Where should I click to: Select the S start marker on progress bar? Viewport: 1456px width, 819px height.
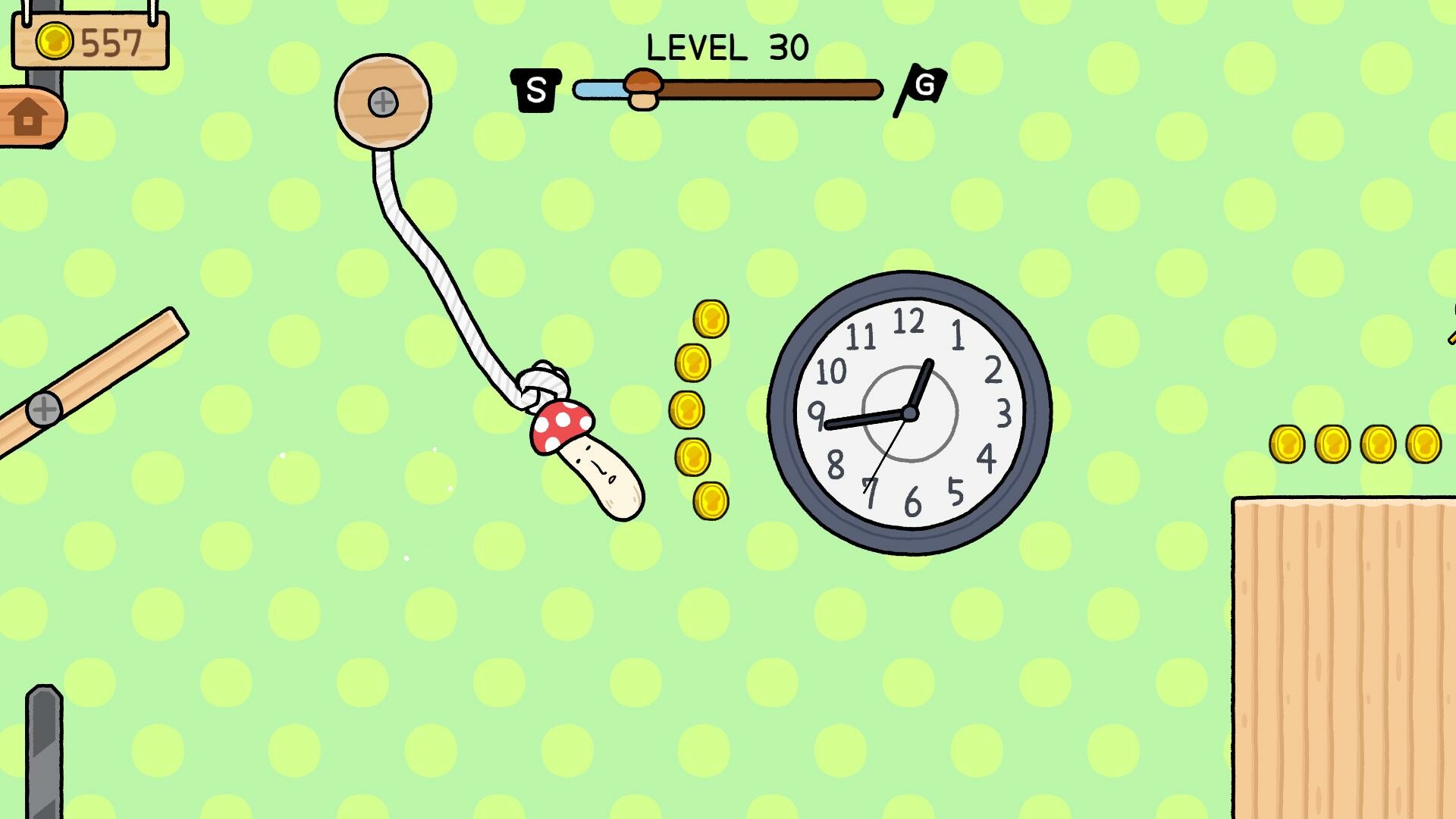[535, 88]
